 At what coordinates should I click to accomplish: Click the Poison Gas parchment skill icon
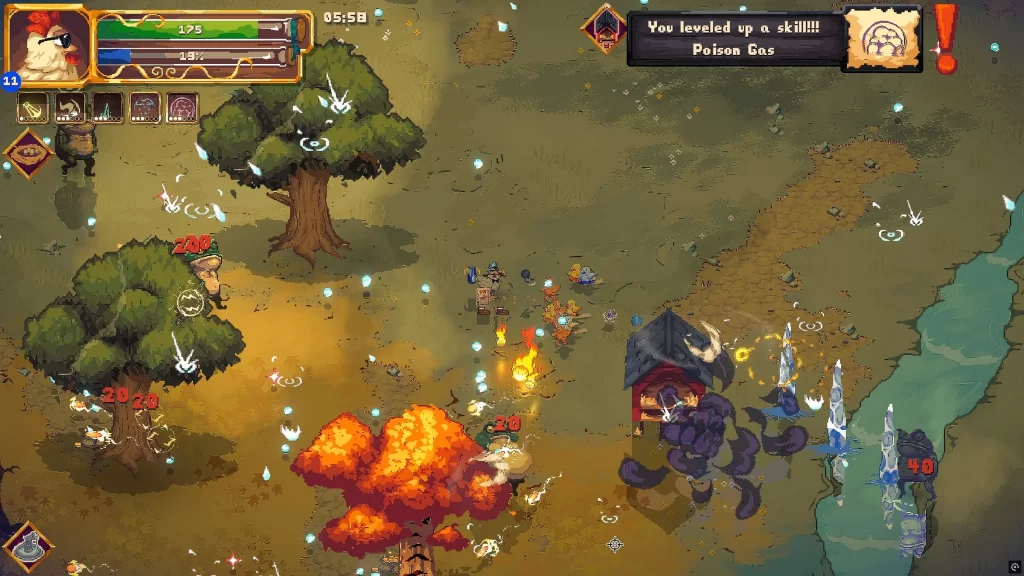click(x=881, y=39)
